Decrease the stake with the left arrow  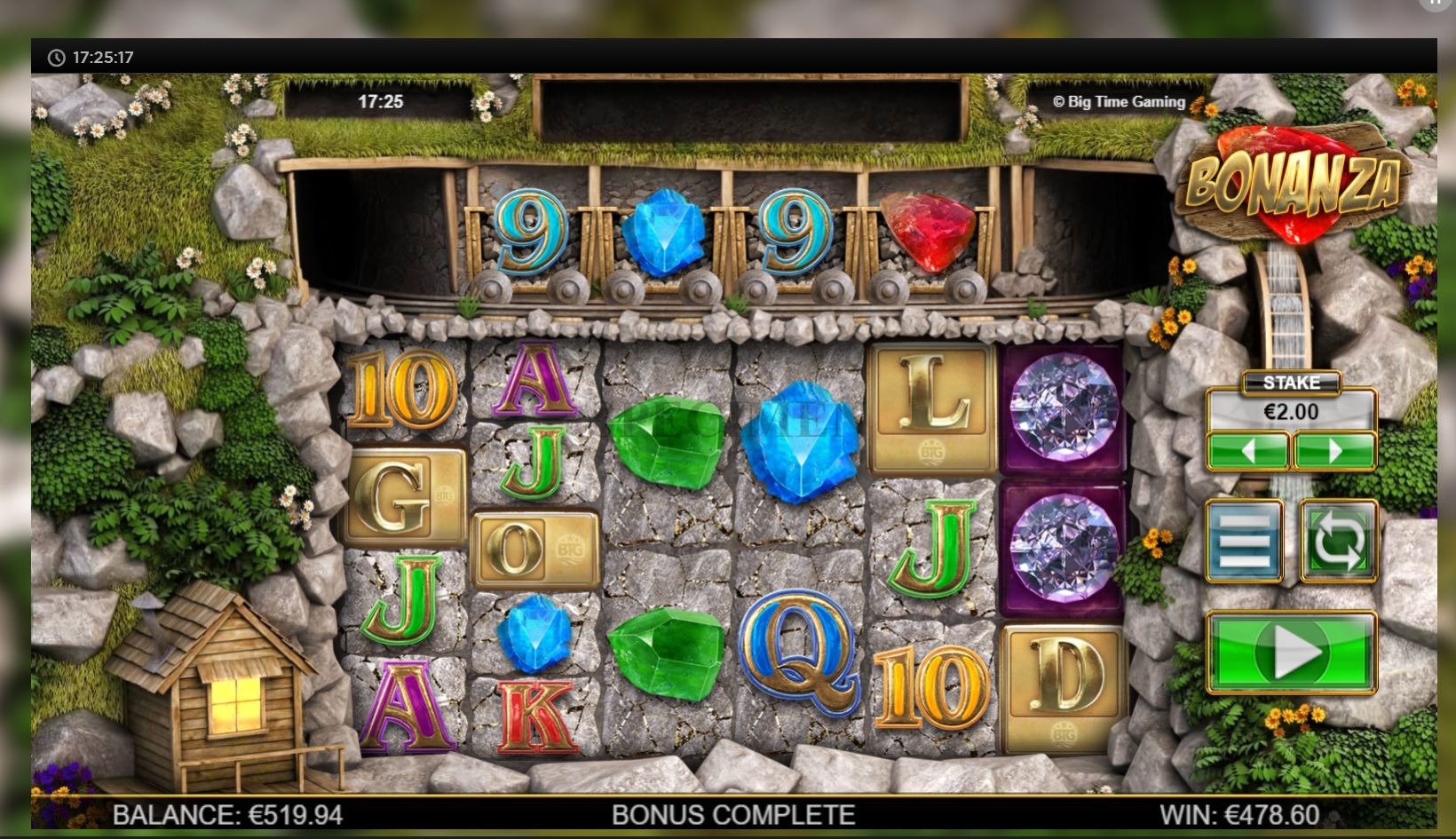(1247, 451)
